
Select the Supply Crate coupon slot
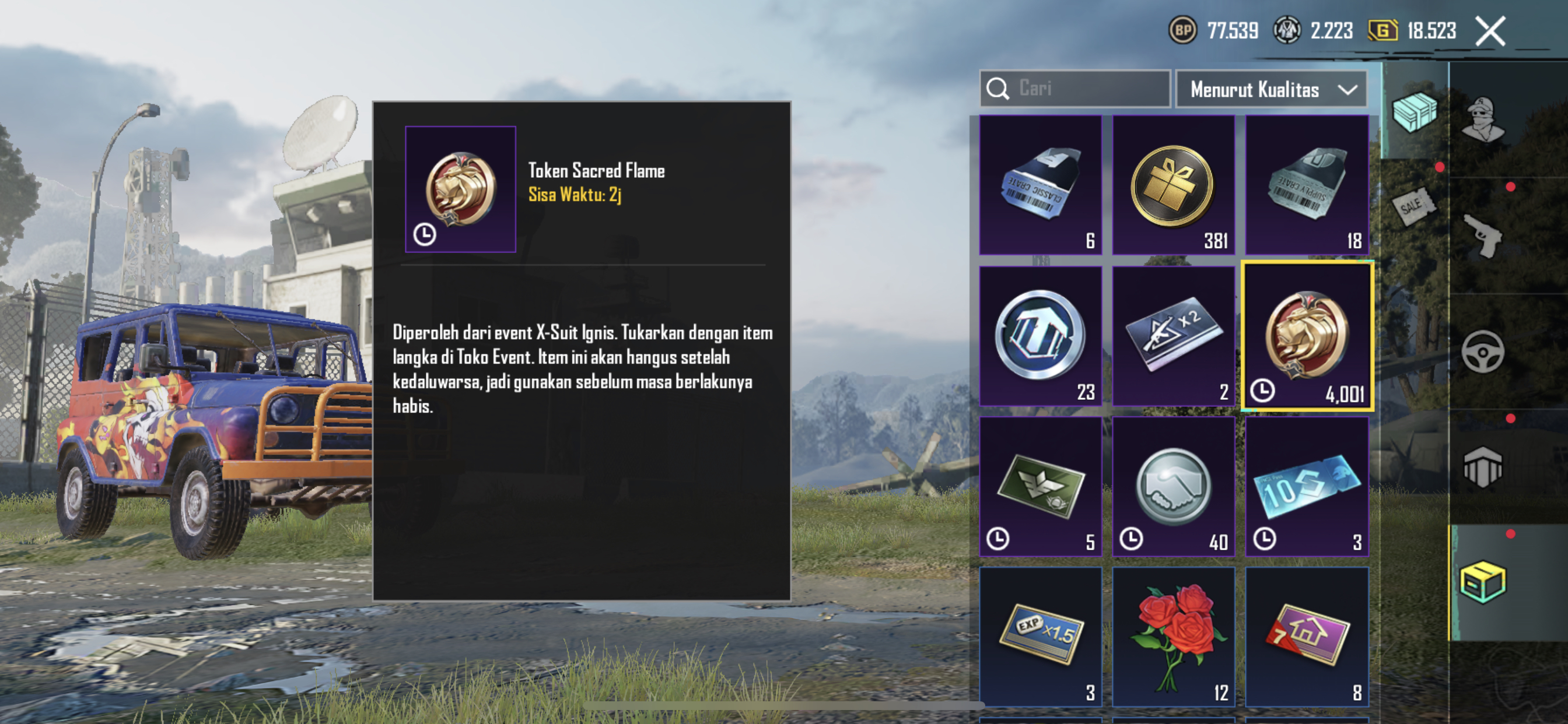1306,184
